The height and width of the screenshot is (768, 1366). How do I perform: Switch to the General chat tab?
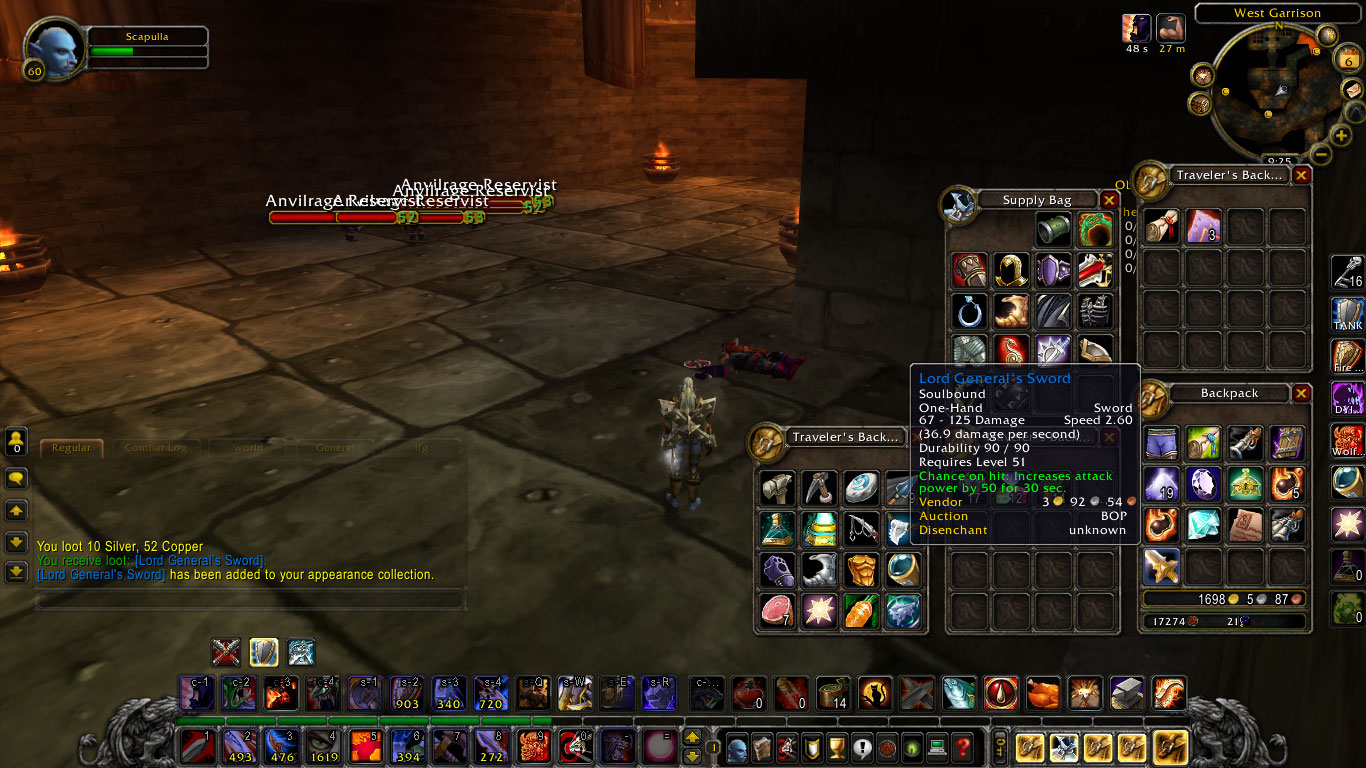point(335,448)
